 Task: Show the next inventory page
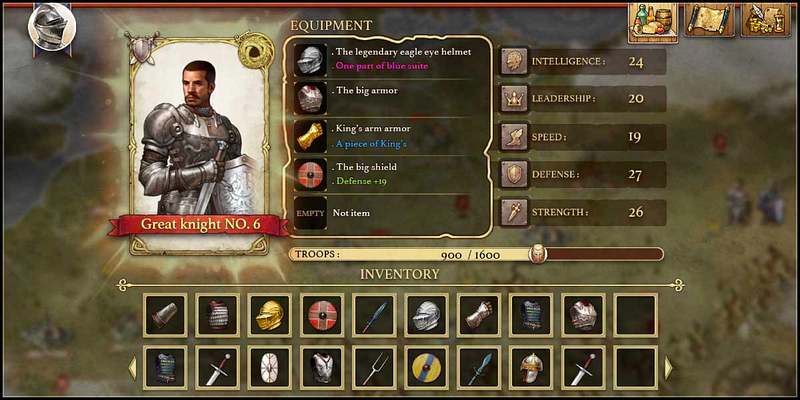(x=668, y=368)
